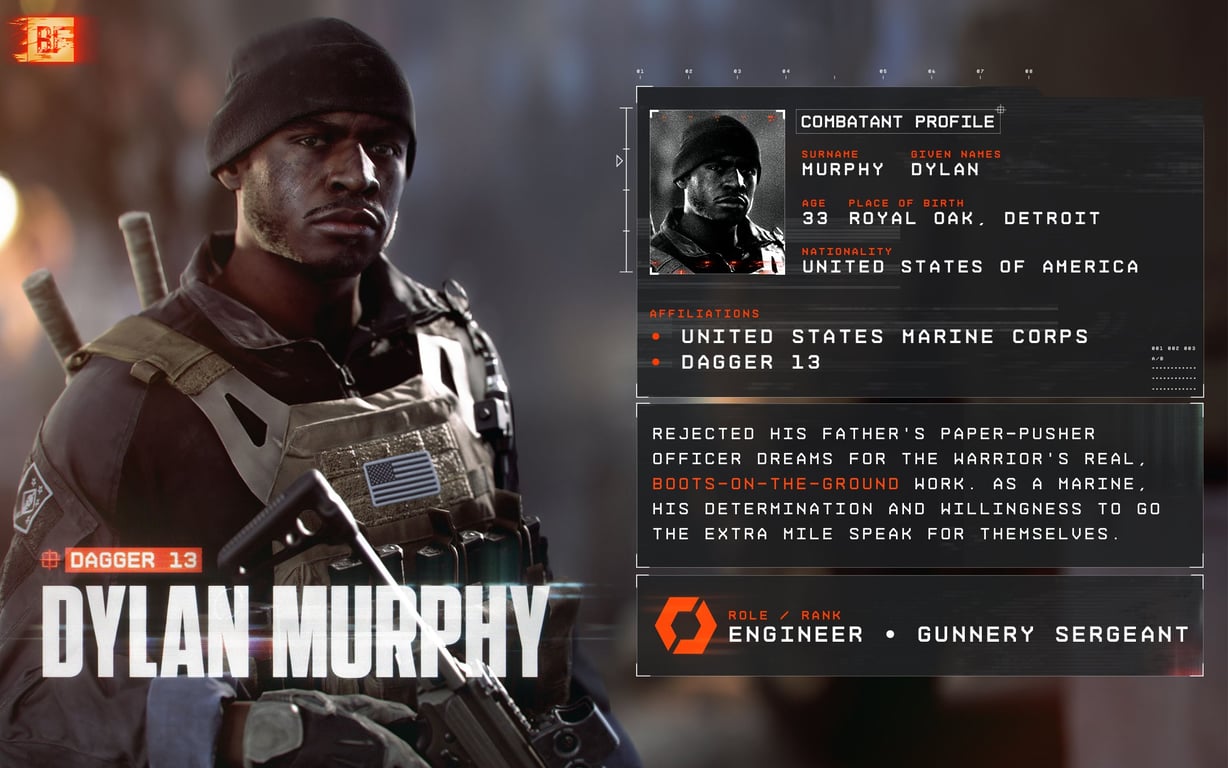1228x768 pixels.
Task: Select Dylan Murphy's combatant profile portrait
Action: (x=717, y=191)
